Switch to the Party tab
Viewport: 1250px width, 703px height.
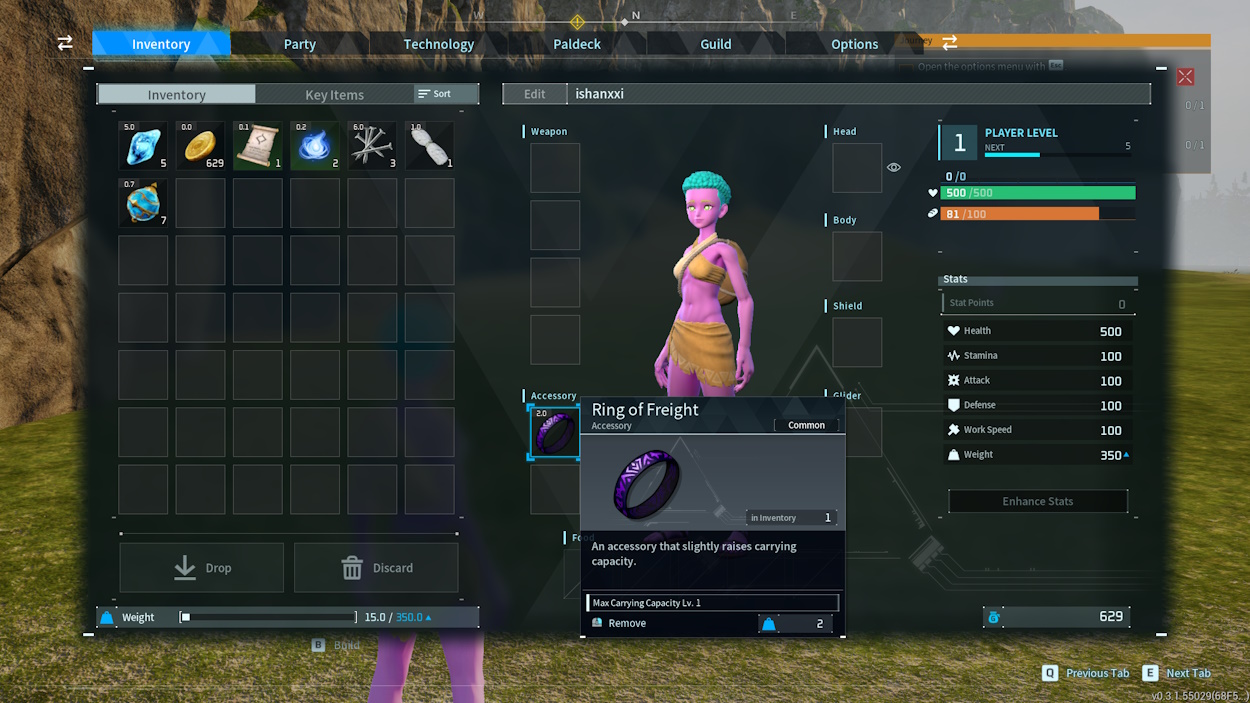299,44
